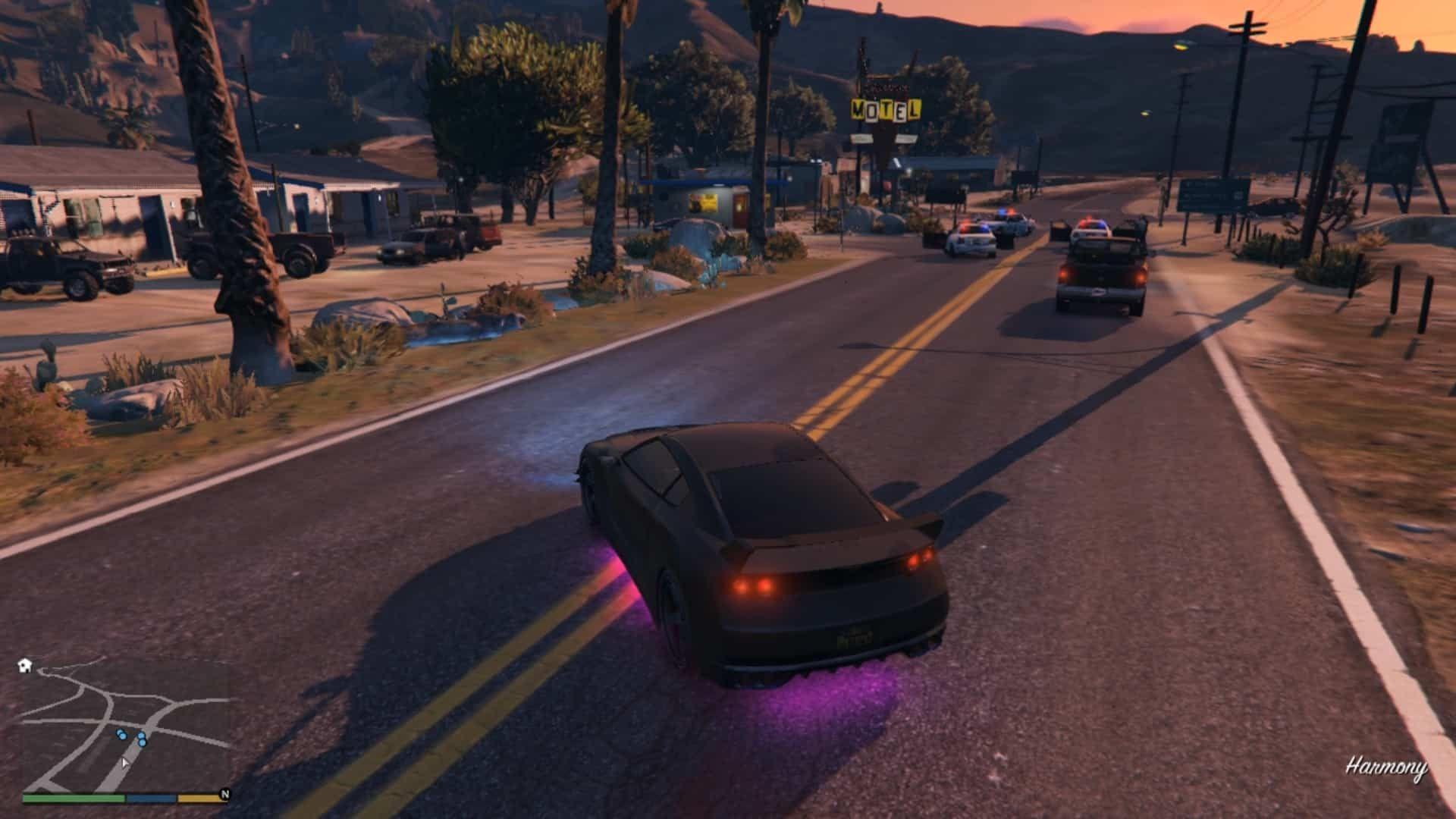Viewport: 1456px width, 819px height.
Task: Select the pair of blue blips near minimap center
Action: (141, 739)
